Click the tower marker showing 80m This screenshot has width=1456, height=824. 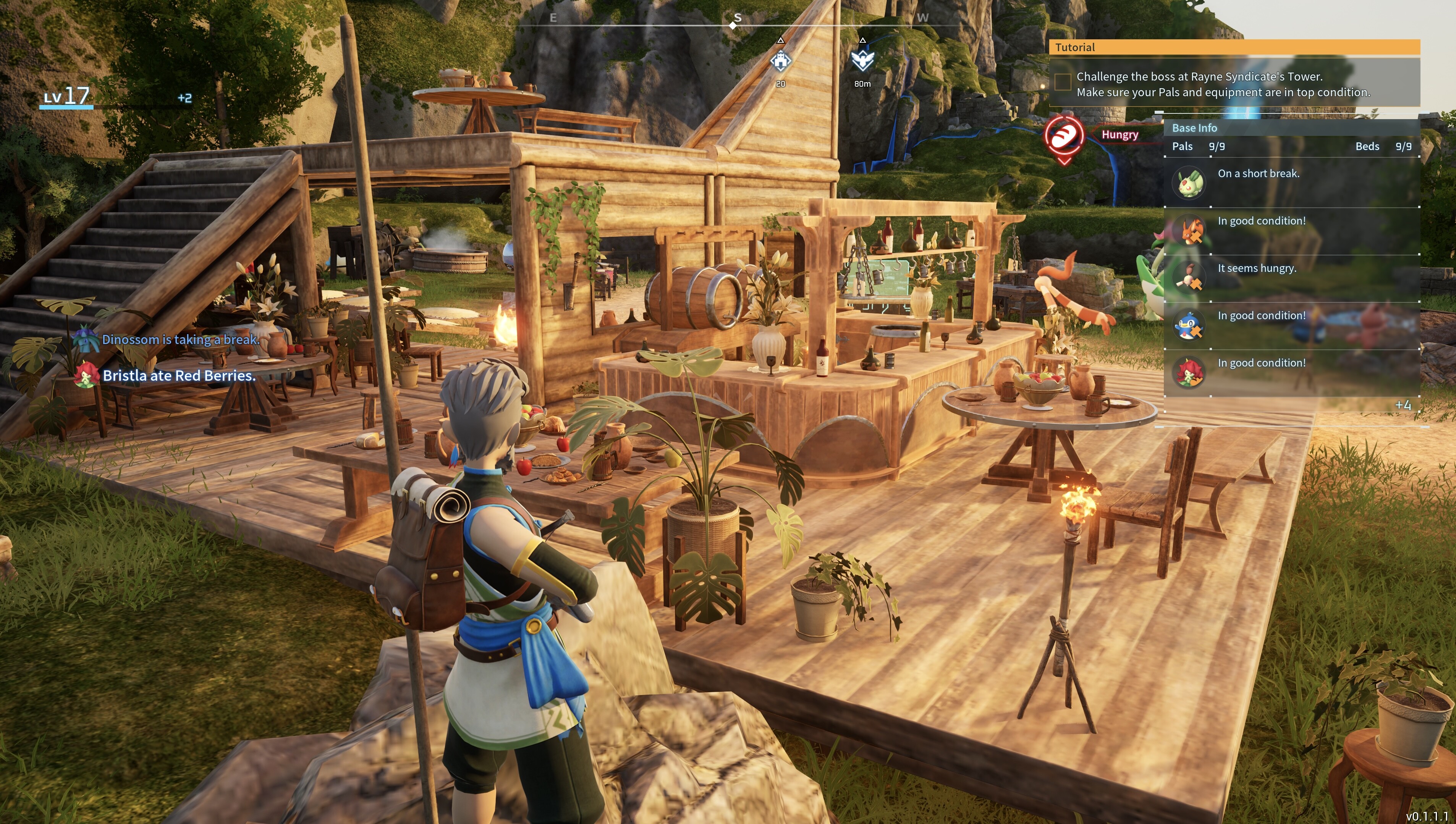(x=862, y=60)
